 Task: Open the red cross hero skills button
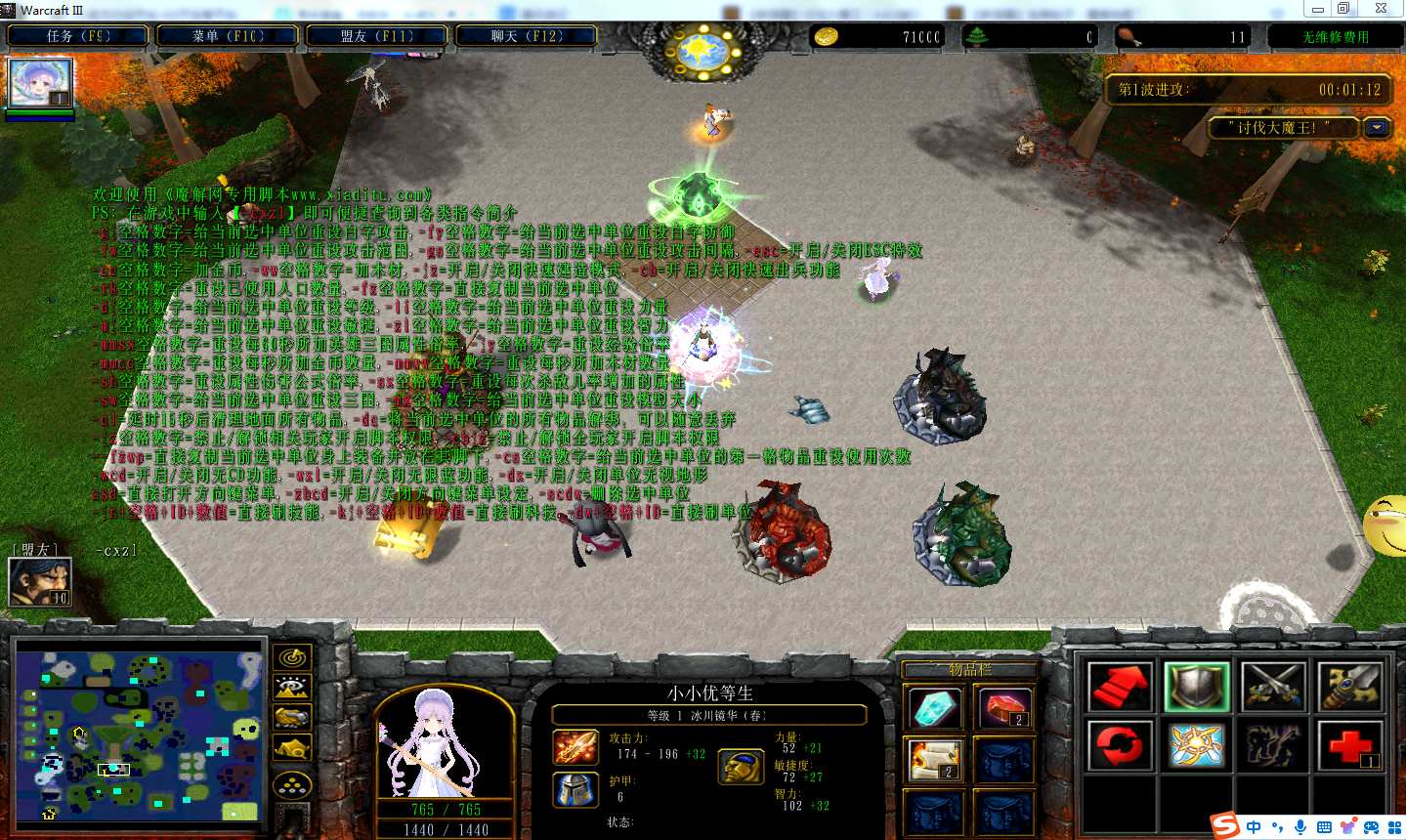[x=1350, y=746]
